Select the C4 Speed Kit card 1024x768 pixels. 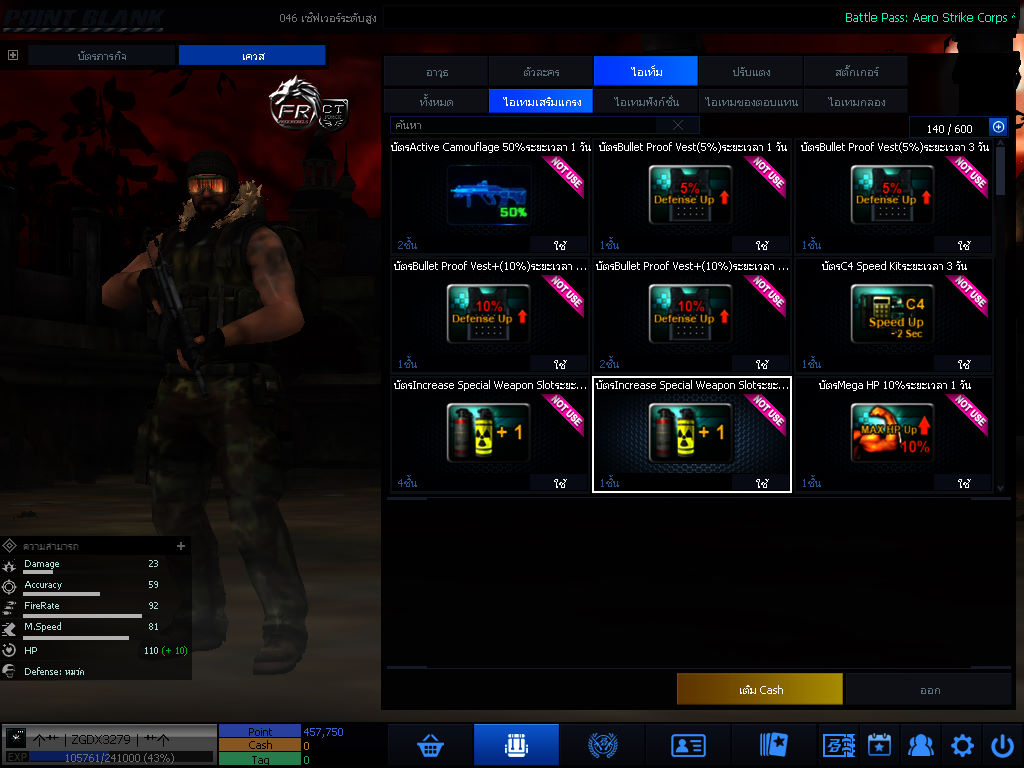click(x=894, y=315)
